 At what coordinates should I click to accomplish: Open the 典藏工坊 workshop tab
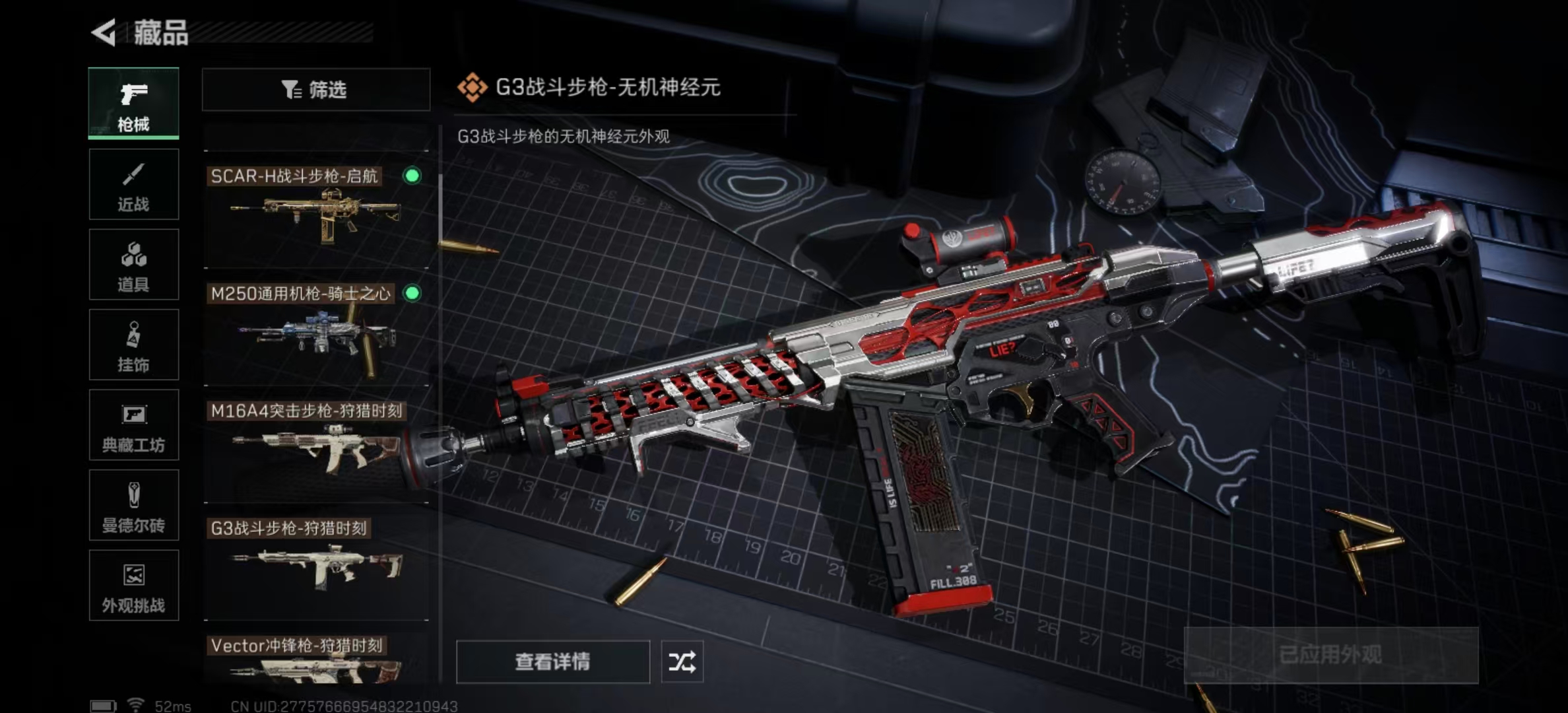(133, 425)
